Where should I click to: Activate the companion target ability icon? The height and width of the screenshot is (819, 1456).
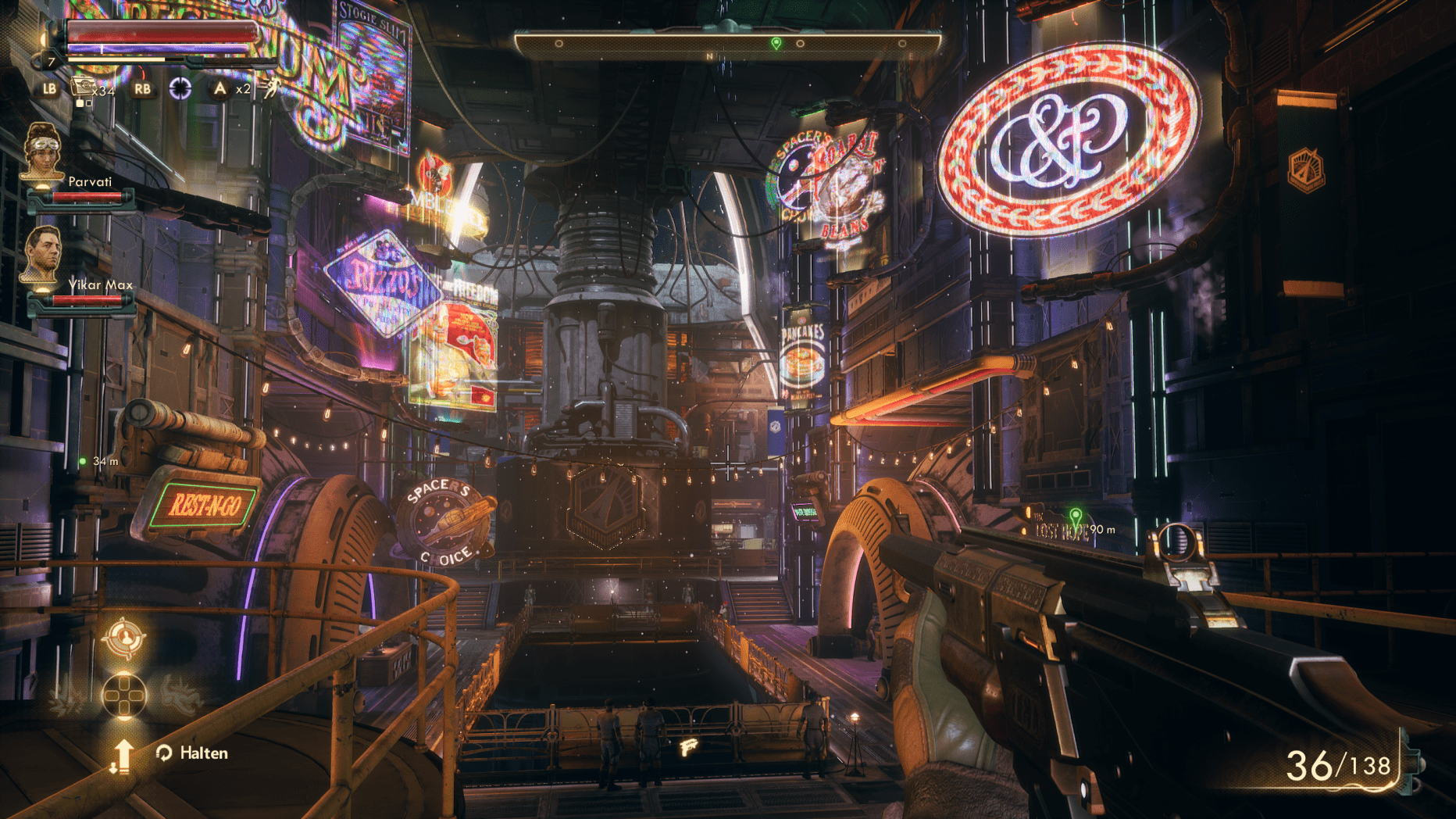124,638
